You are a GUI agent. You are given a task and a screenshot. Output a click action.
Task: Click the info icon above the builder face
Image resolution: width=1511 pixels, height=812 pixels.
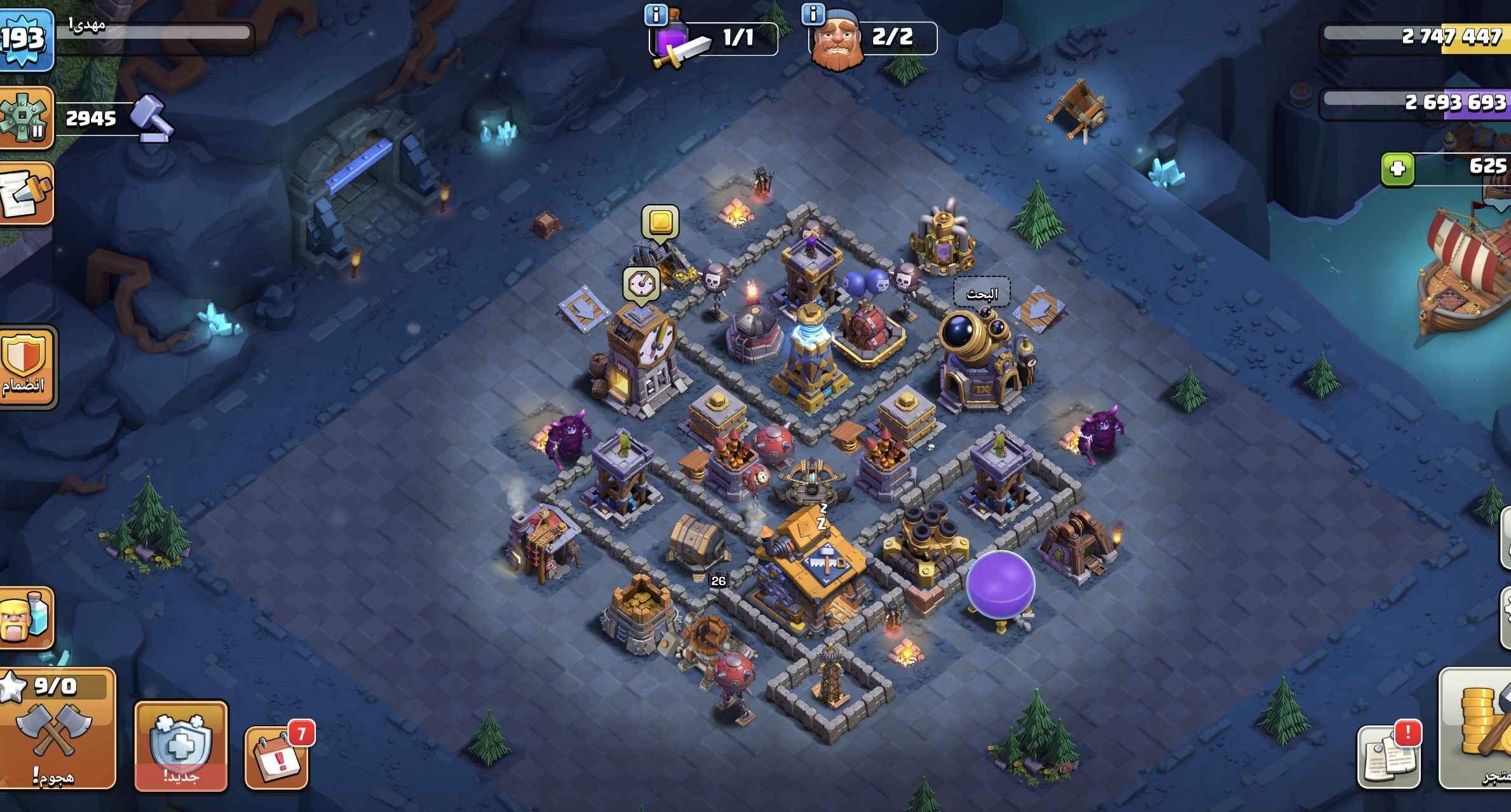pyautogui.click(x=813, y=14)
